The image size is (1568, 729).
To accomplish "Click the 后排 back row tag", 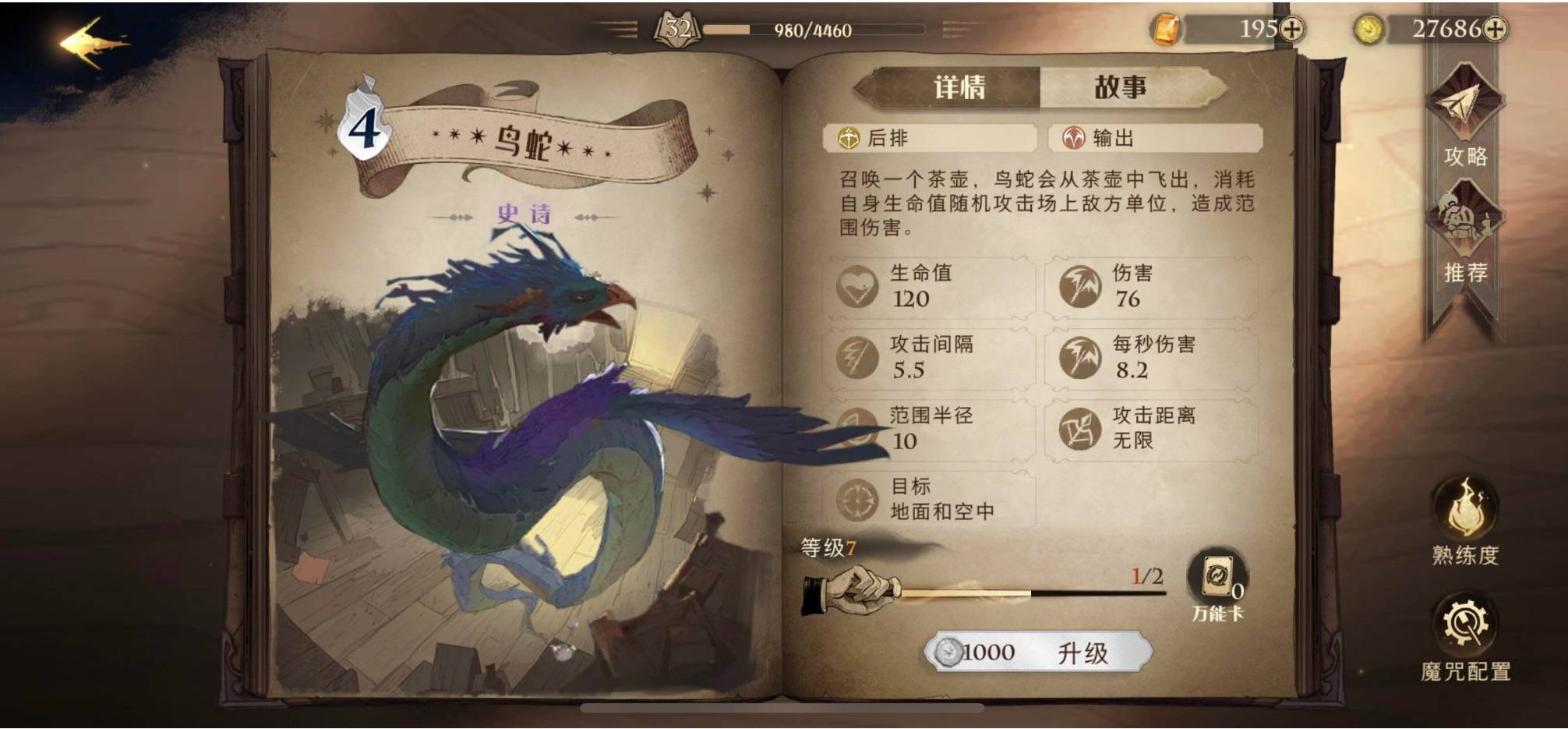I will click(927, 140).
